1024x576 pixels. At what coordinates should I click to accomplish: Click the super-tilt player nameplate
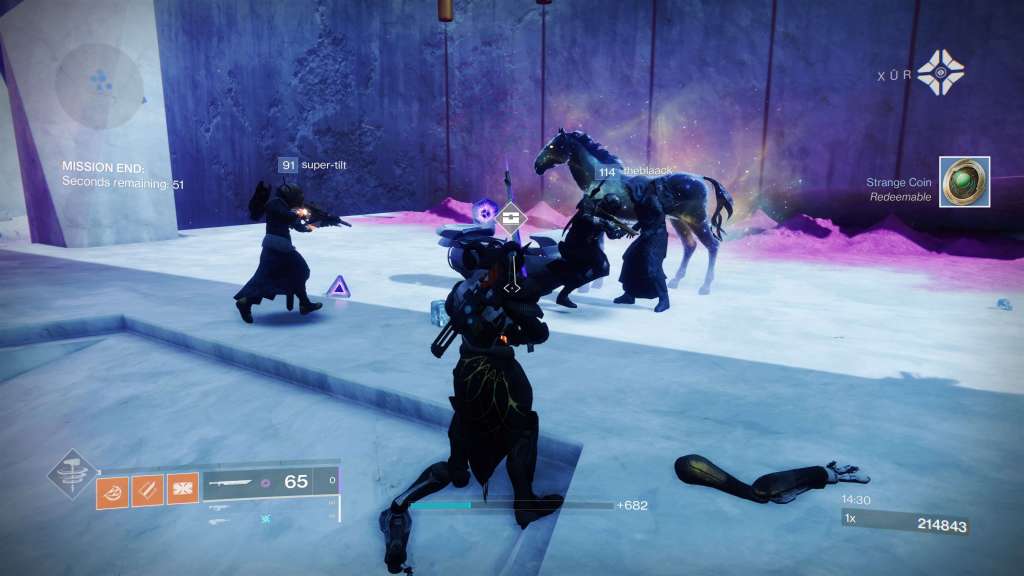317,164
